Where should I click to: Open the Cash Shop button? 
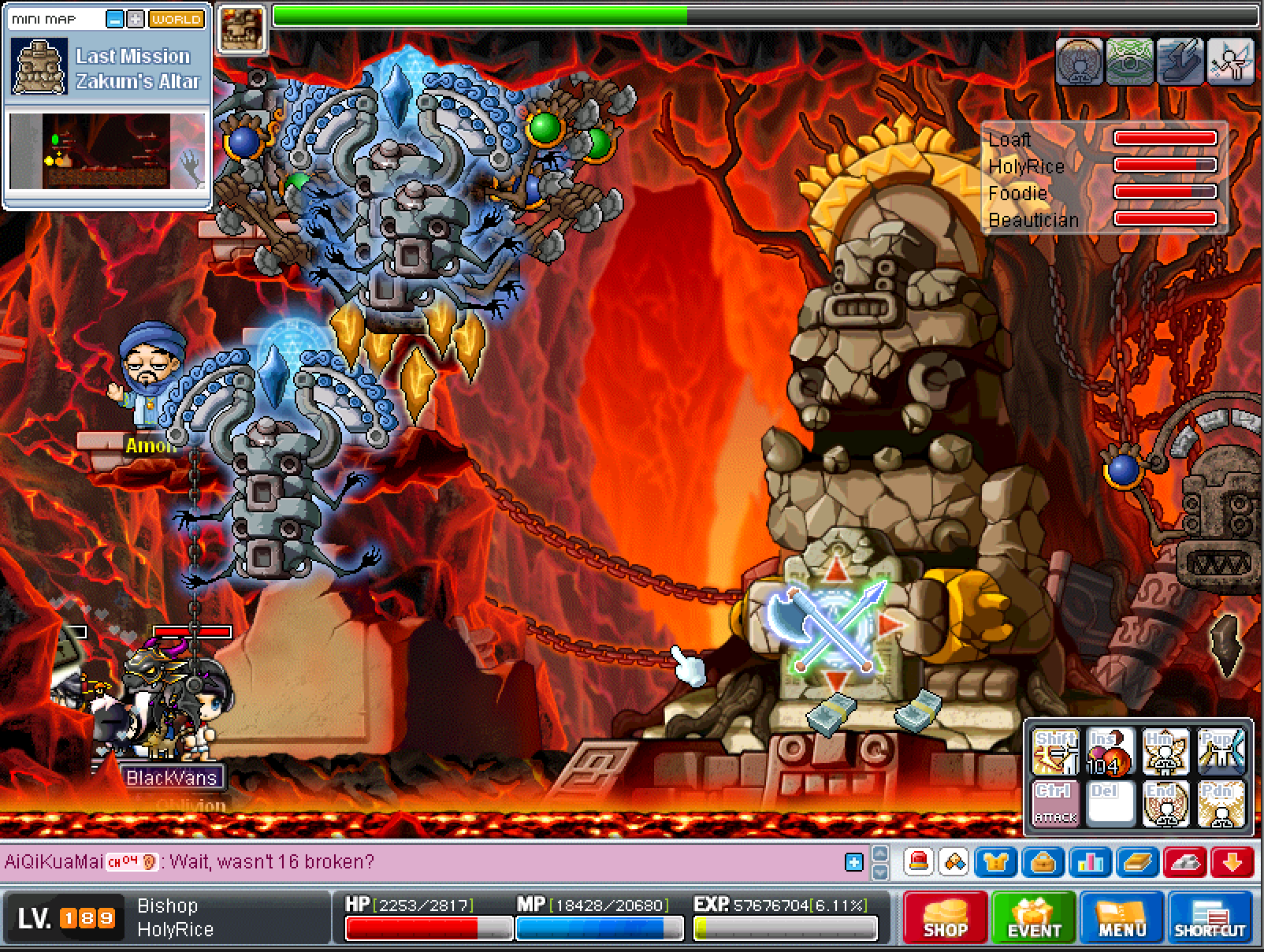point(945,917)
